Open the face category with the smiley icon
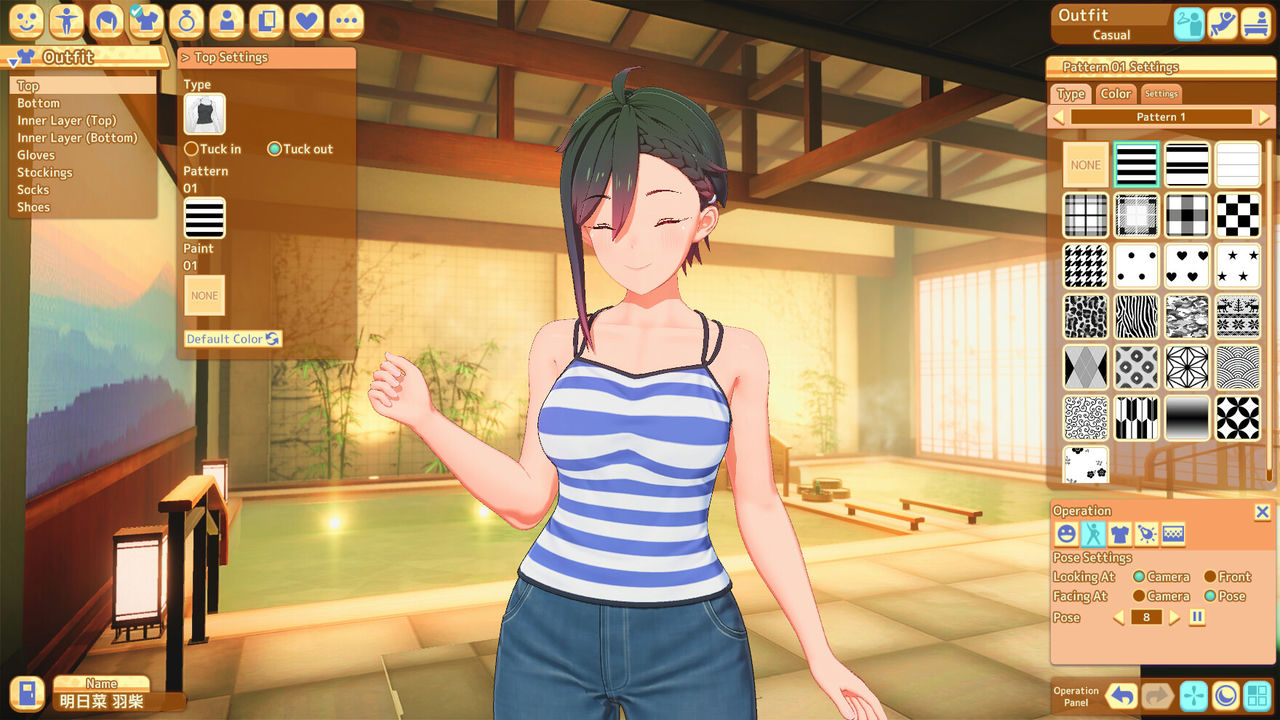The height and width of the screenshot is (720, 1280). (x=26, y=21)
